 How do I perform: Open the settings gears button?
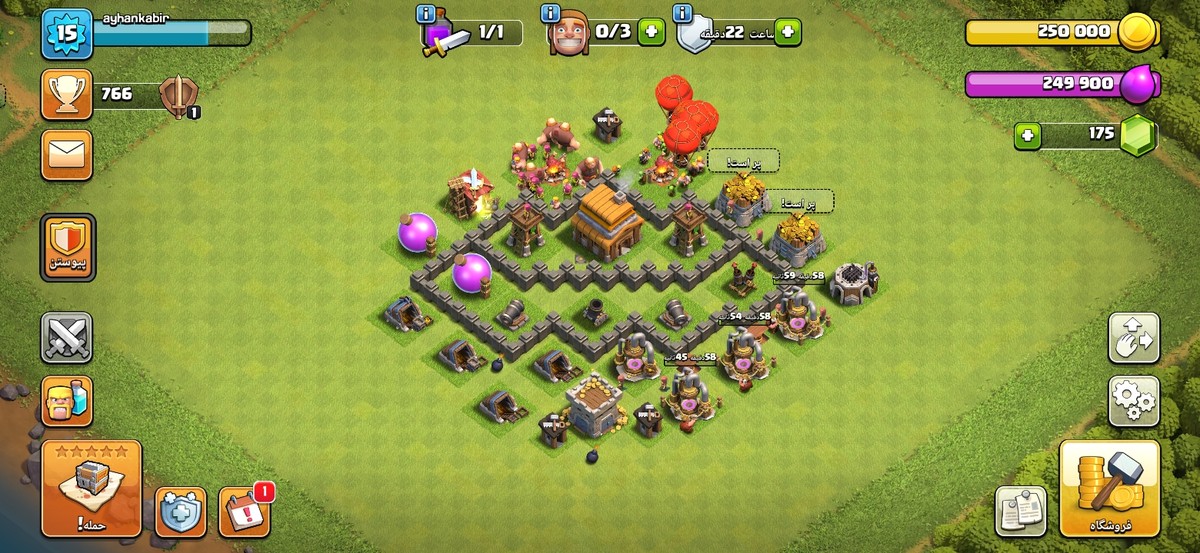pyautogui.click(x=1133, y=400)
